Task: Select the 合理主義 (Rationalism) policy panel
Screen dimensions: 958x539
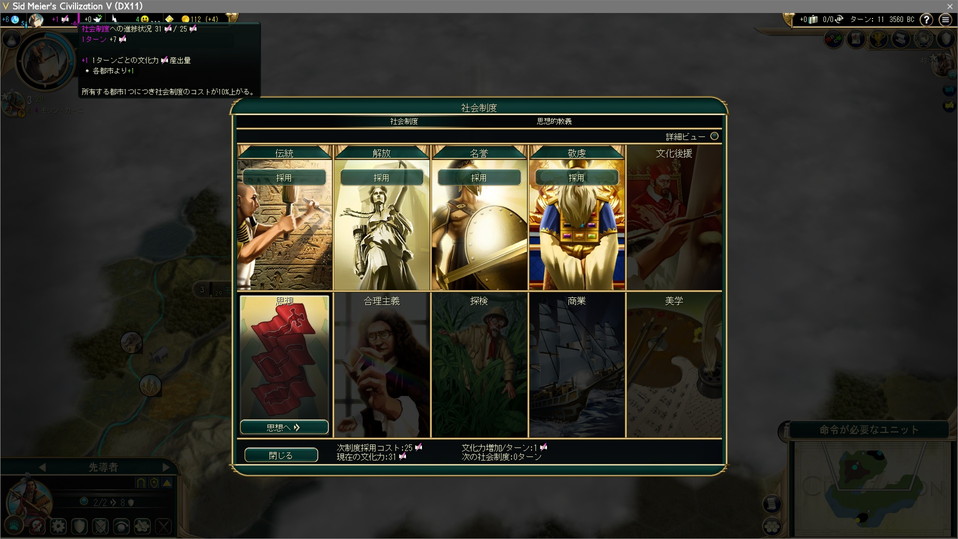Action: pos(381,365)
